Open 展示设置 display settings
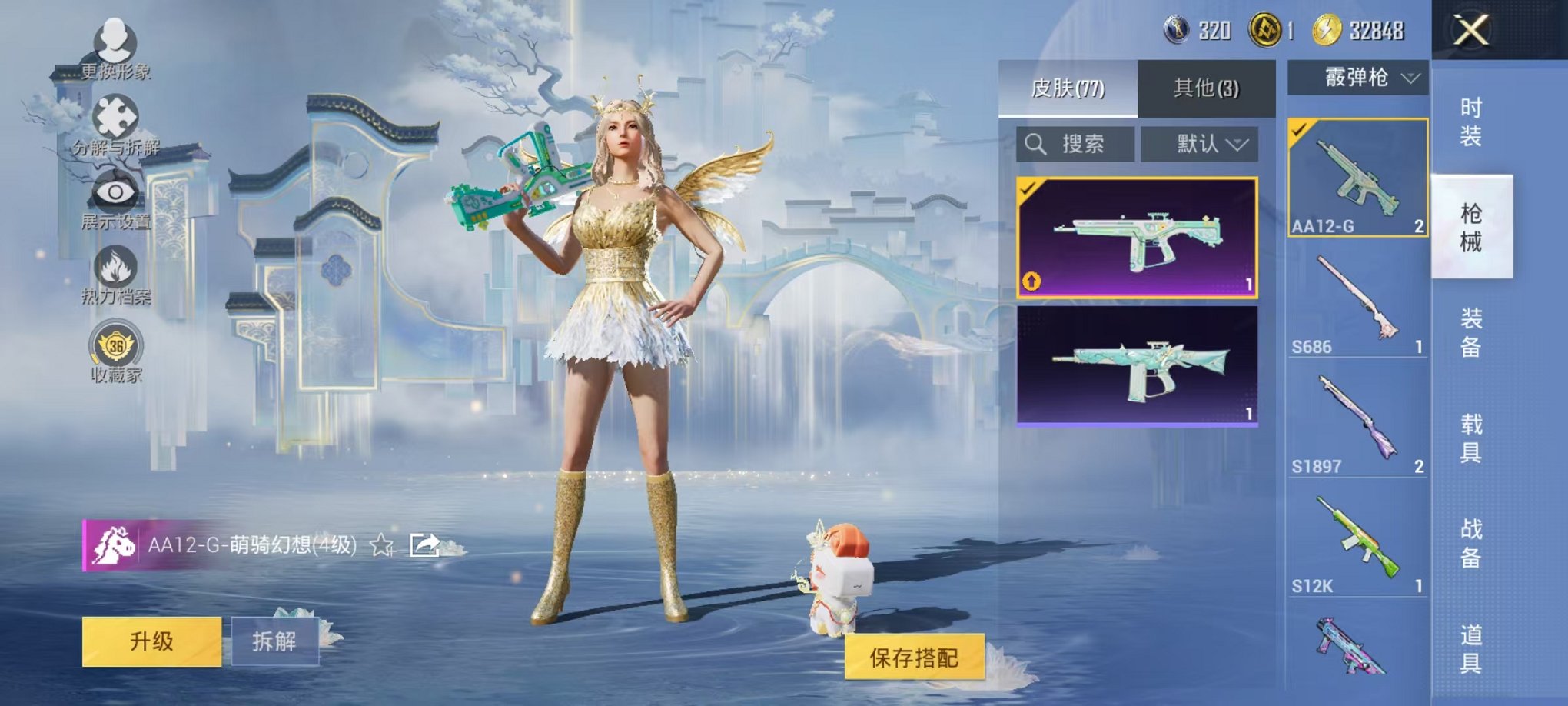The height and width of the screenshot is (706, 1568). pyautogui.click(x=114, y=192)
